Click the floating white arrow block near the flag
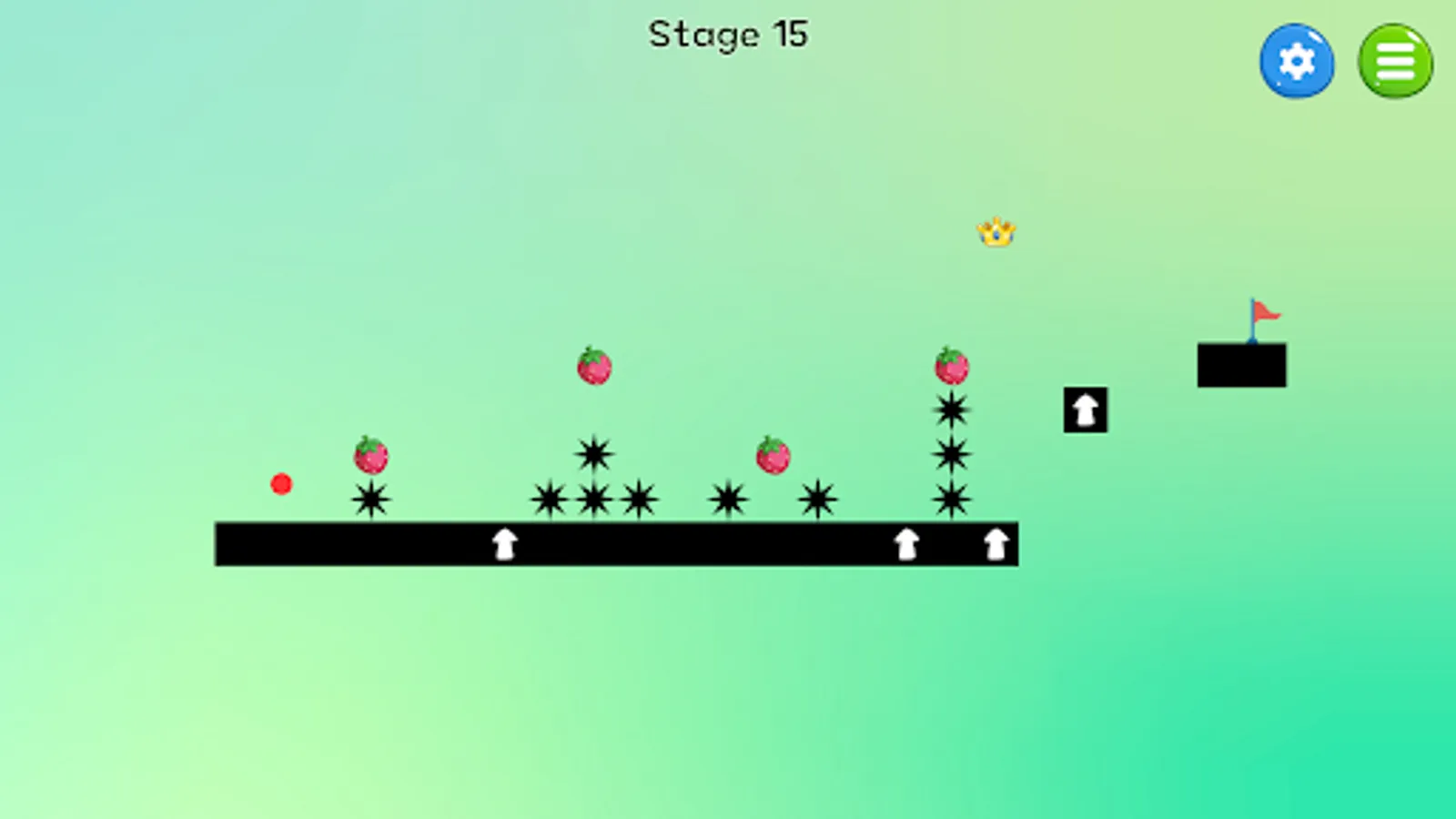This screenshot has width=1456, height=819. click(x=1085, y=408)
